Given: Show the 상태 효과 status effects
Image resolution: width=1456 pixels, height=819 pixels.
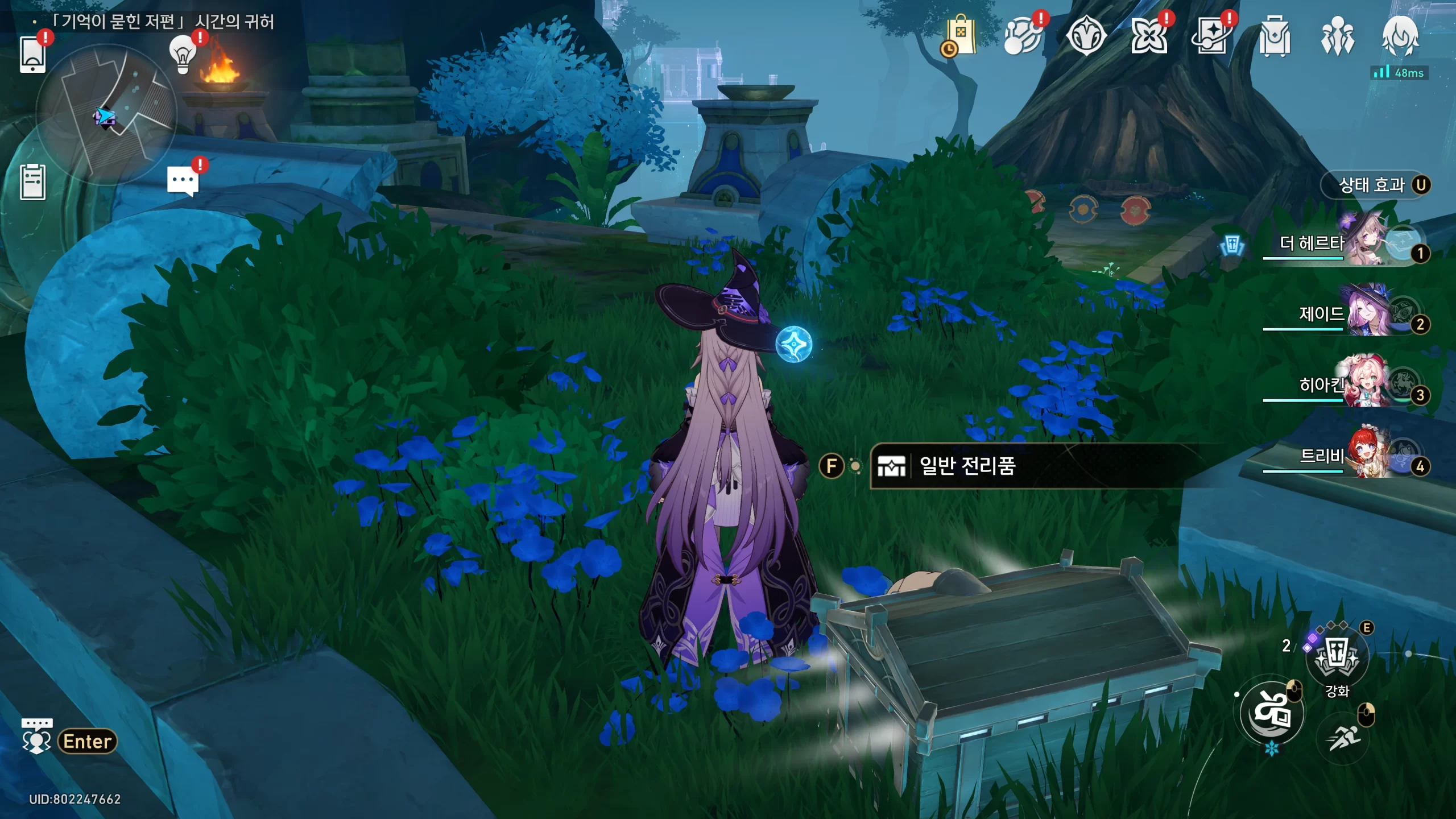Looking at the screenshot, I should [x=1375, y=185].
